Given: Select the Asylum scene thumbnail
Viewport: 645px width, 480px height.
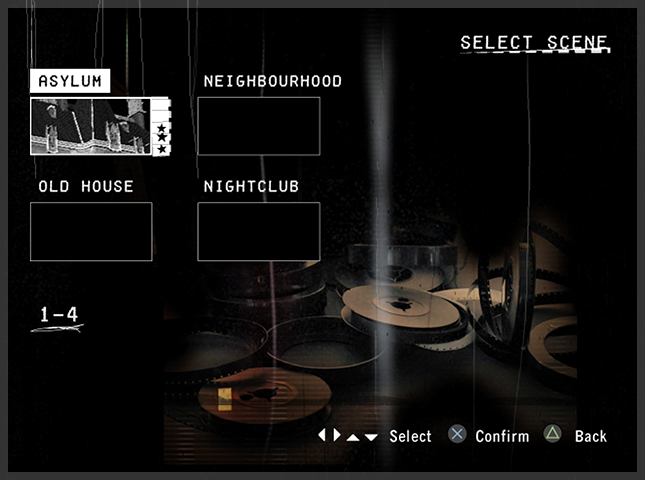Looking at the screenshot, I should point(91,126).
